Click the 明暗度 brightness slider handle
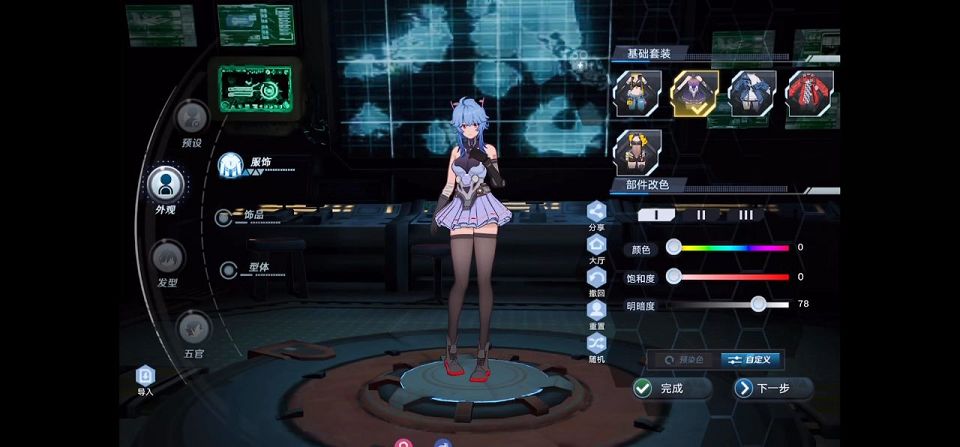The width and height of the screenshot is (960, 447). (758, 304)
